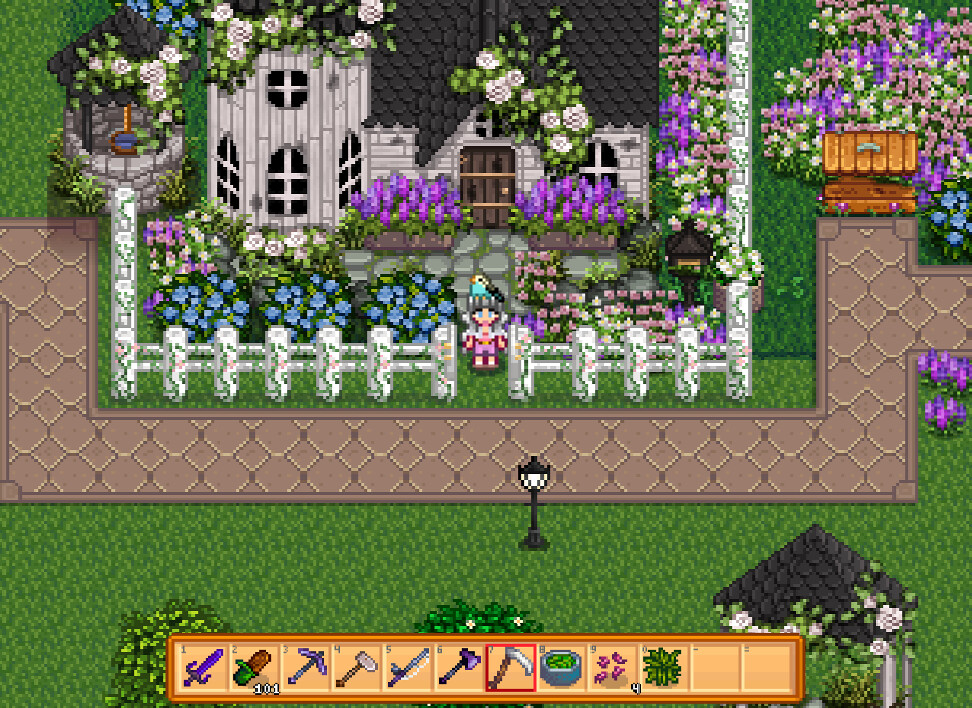
Task: Select the purple Galaxy Sword slot
Action: [204, 666]
